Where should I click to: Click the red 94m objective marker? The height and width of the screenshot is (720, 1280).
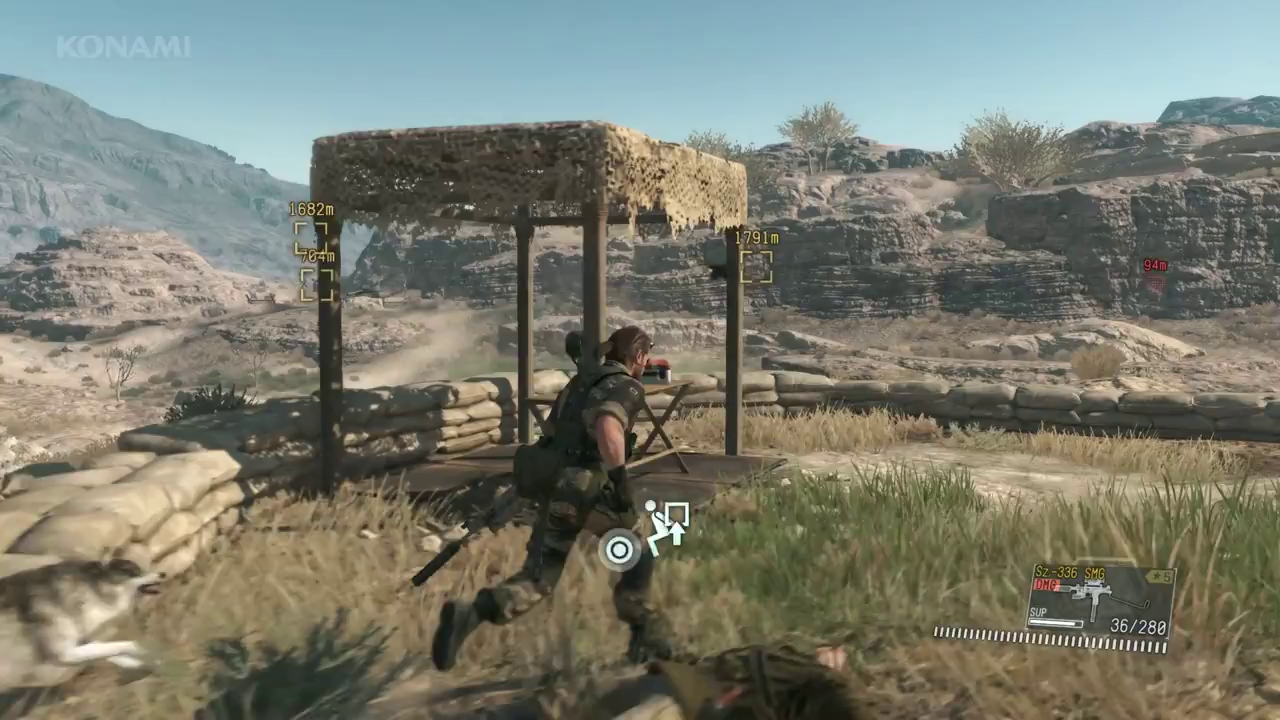coord(1154,266)
